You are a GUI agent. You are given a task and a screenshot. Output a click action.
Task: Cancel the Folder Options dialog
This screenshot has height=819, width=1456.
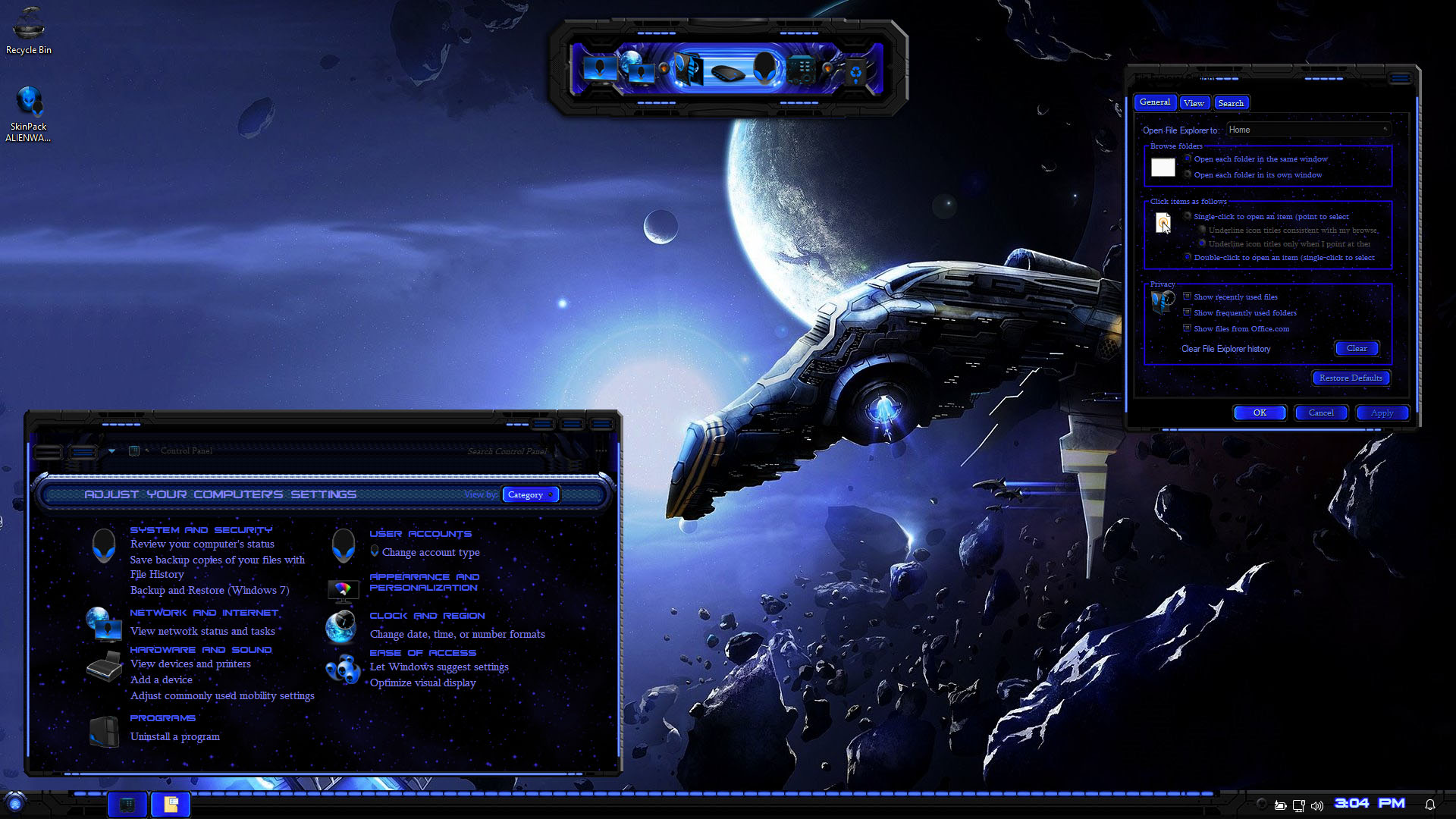[1320, 413]
